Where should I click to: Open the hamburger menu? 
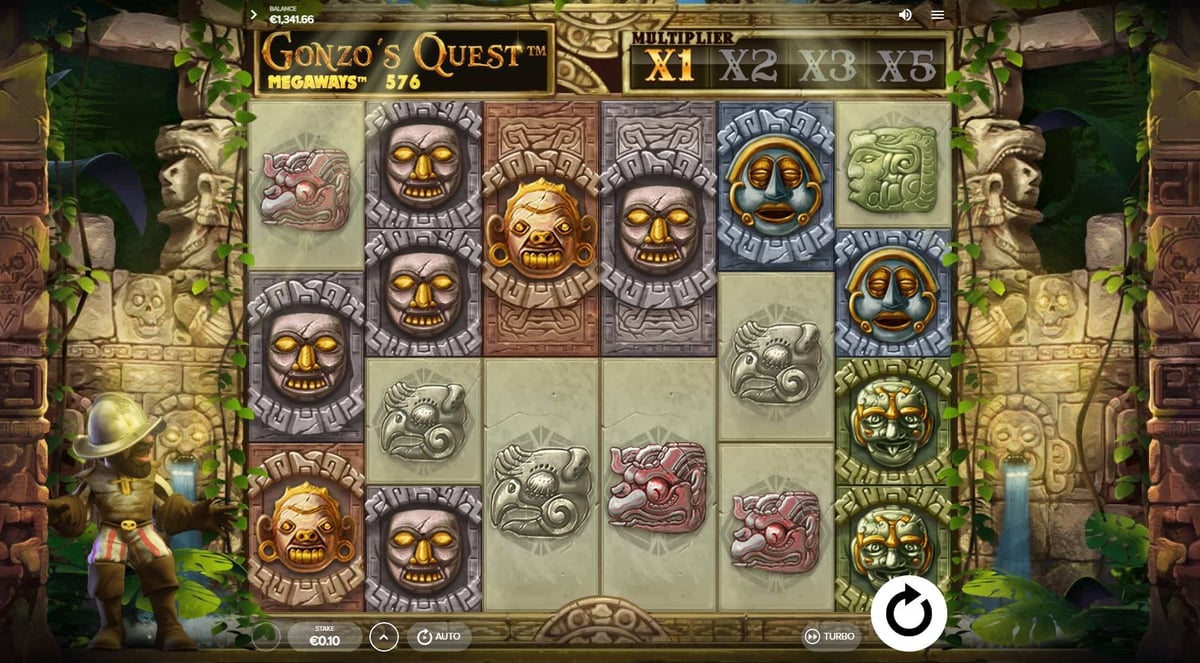(x=937, y=15)
